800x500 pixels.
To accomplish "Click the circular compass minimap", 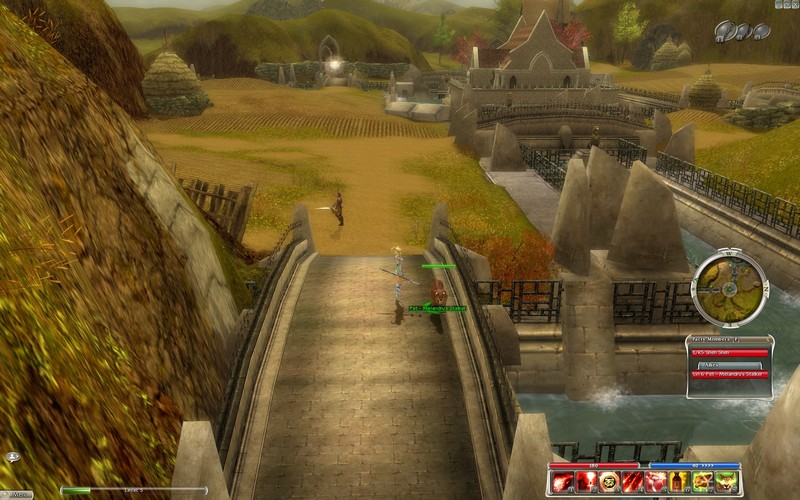I will [729, 288].
